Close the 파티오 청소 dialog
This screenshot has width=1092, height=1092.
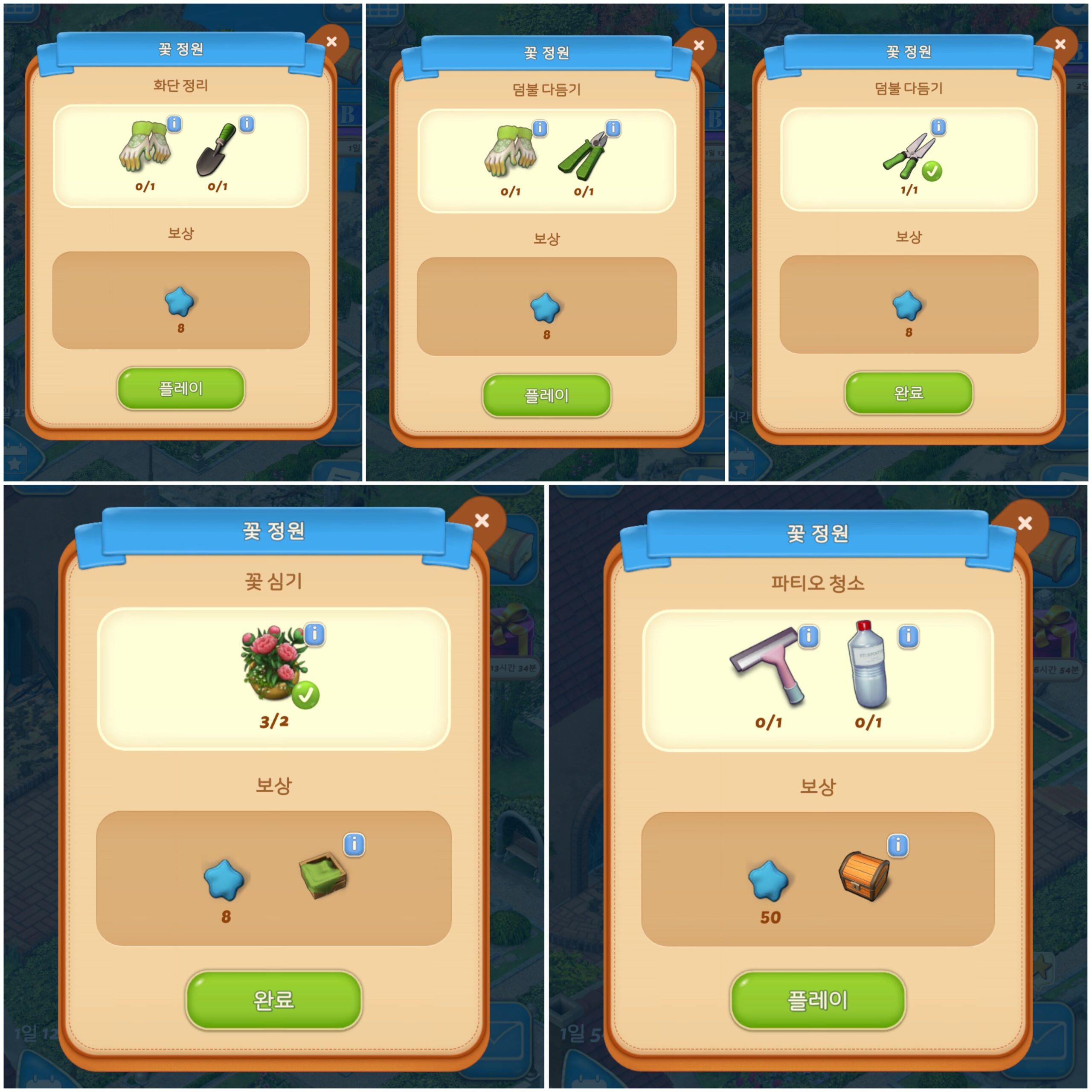tap(1025, 523)
